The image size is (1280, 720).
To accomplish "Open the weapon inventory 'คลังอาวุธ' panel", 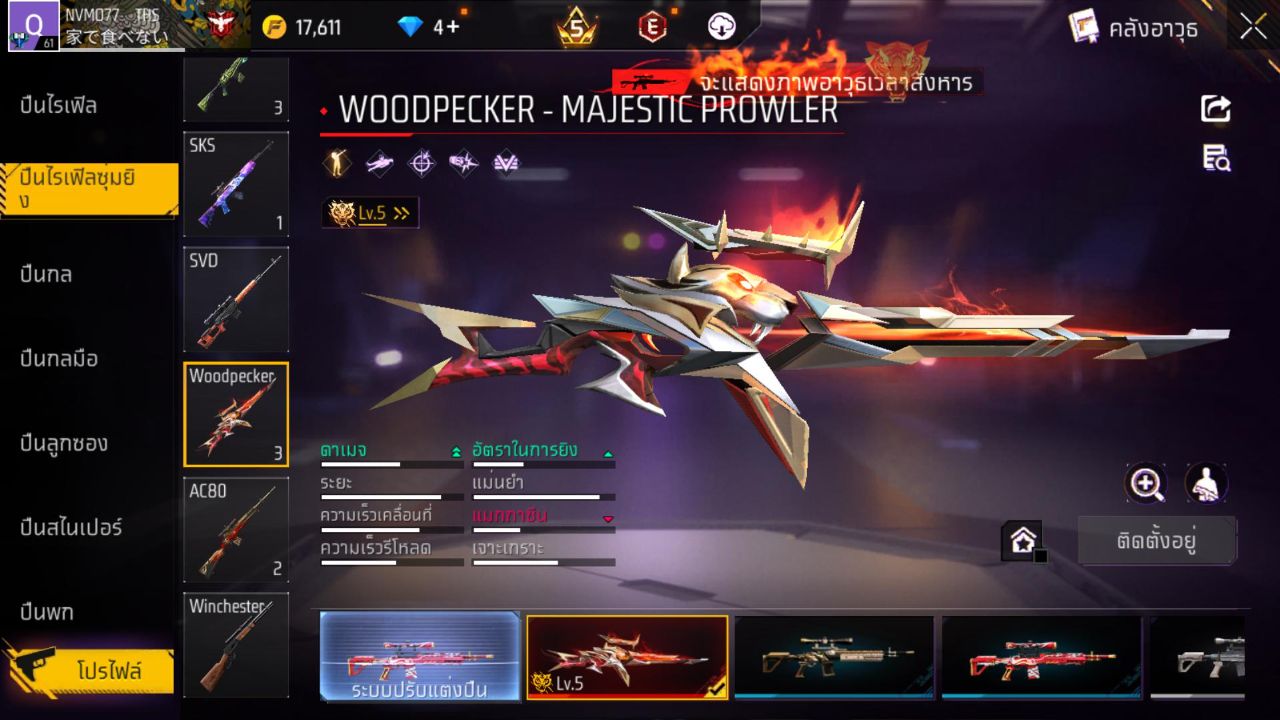I will (x=1155, y=29).
